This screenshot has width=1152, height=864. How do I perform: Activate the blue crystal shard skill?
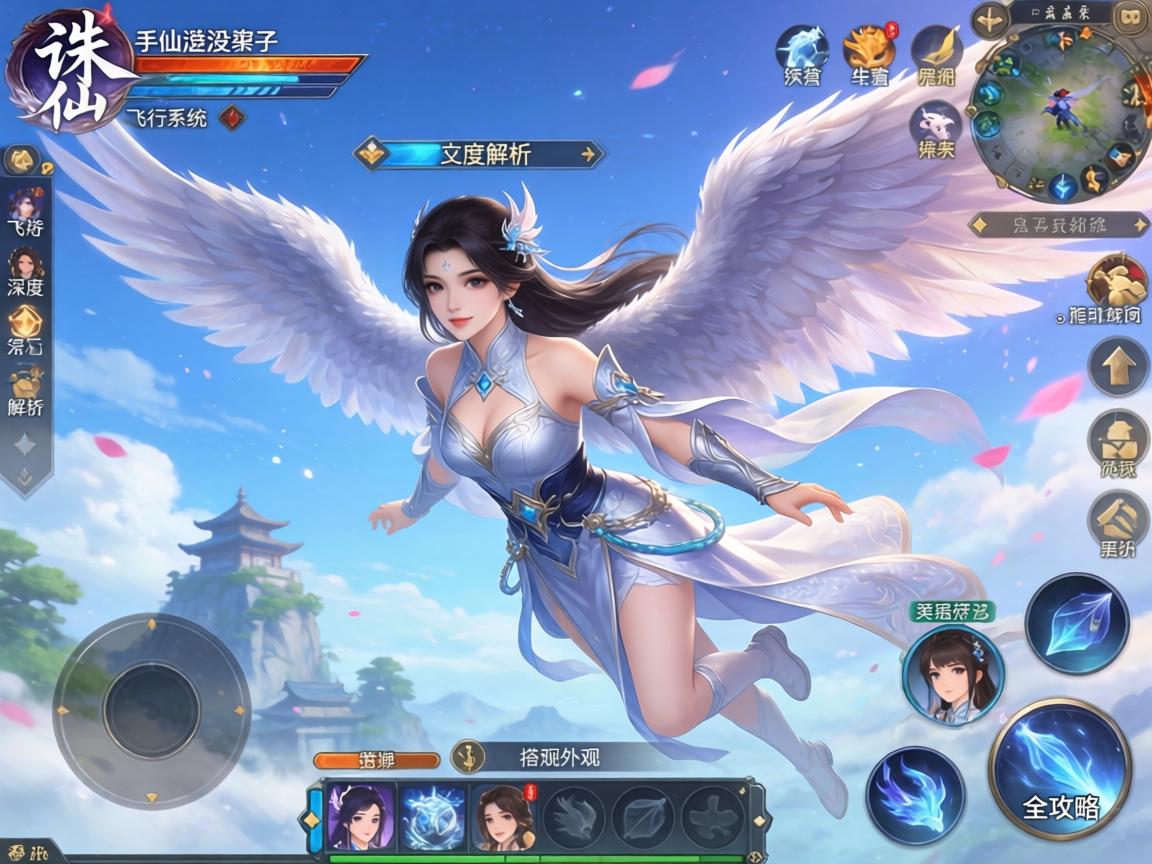click(1076, 624)
